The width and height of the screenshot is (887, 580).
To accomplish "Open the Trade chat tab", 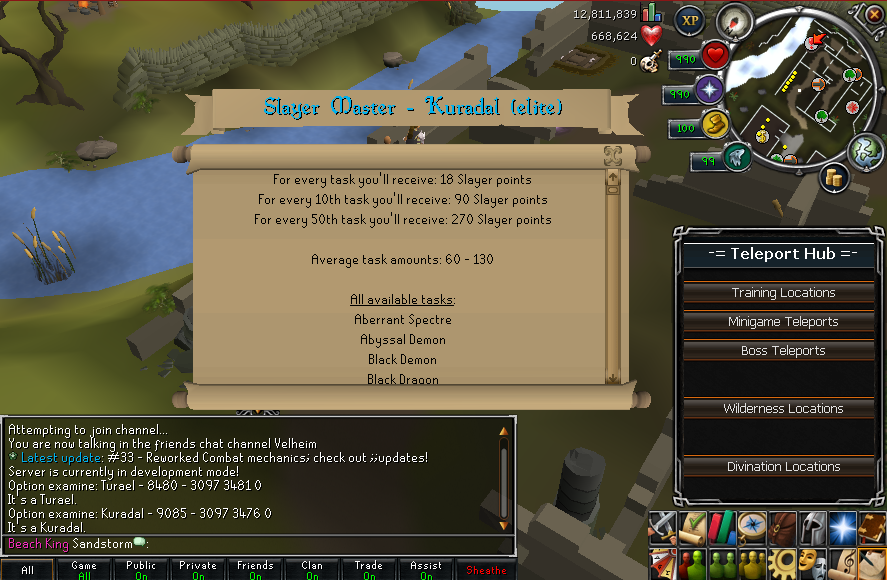I will point(369,570).
